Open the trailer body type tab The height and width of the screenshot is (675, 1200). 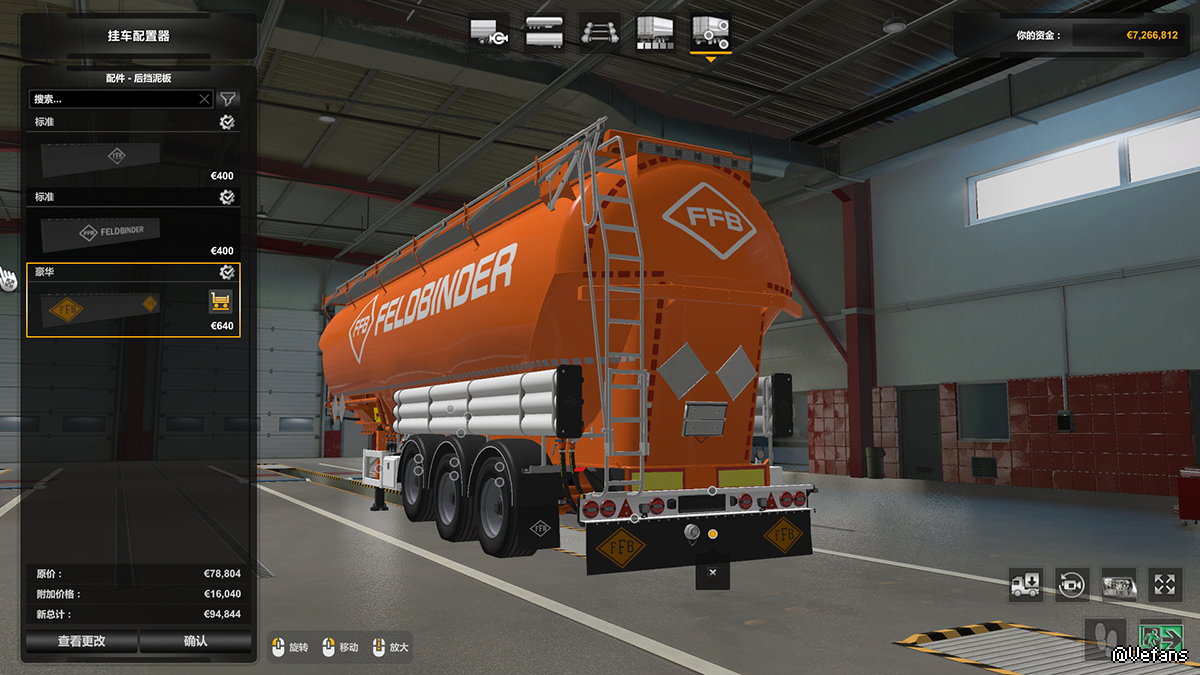(x=544, y=33)
